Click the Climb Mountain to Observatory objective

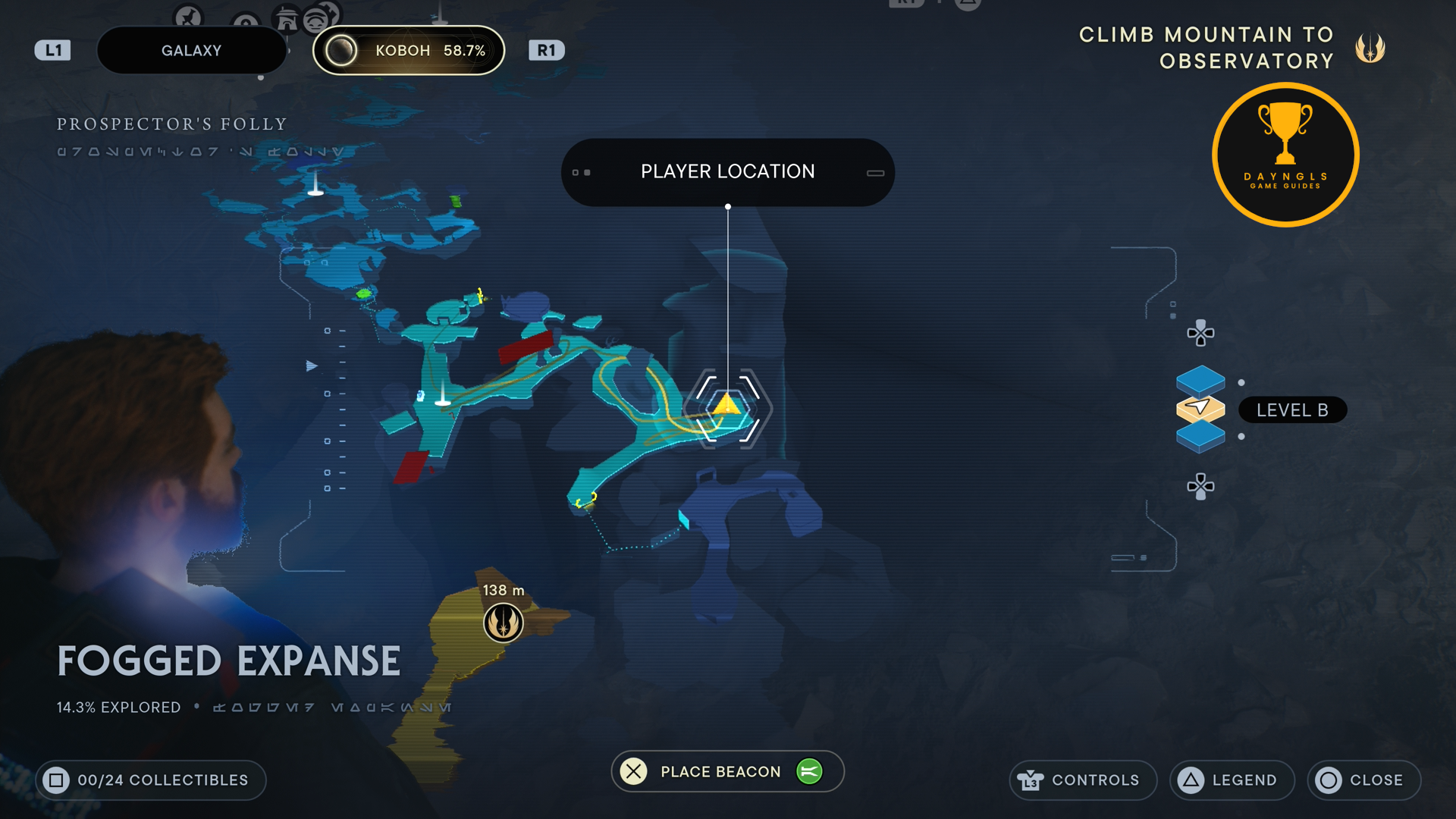click(1206, 48)
